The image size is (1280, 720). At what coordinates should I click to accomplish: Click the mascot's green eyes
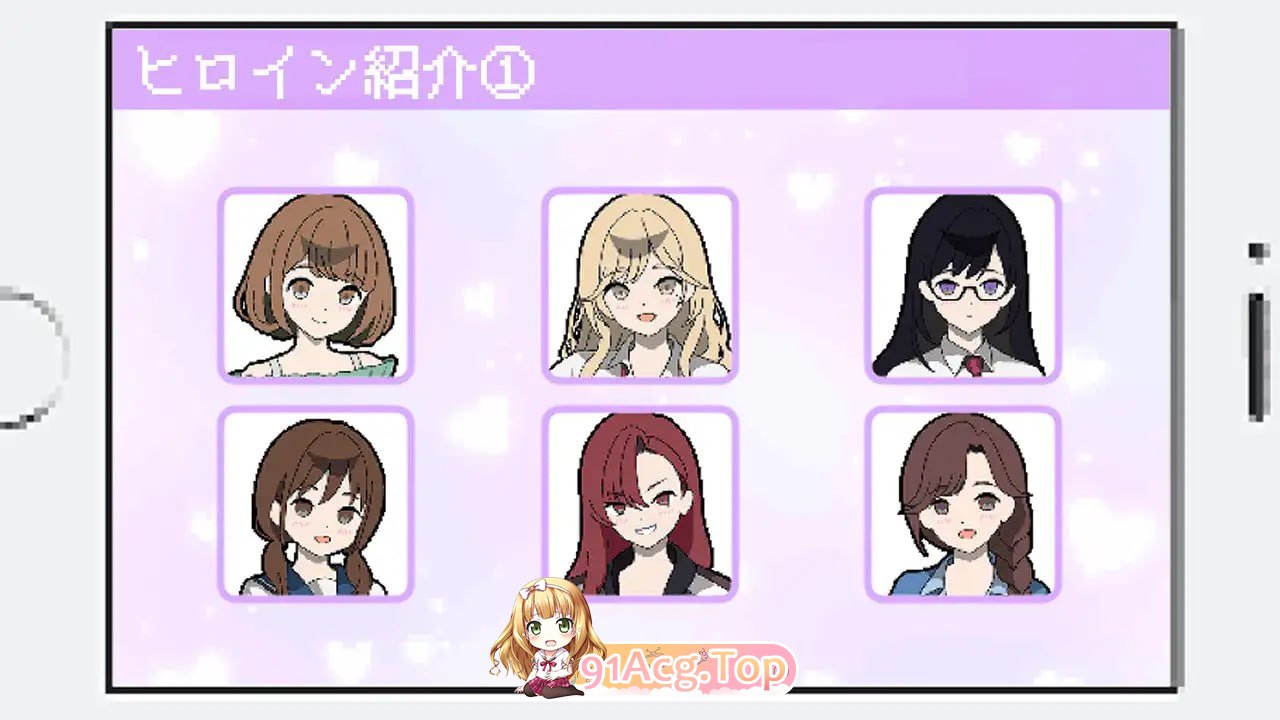[x=551, y=628]
